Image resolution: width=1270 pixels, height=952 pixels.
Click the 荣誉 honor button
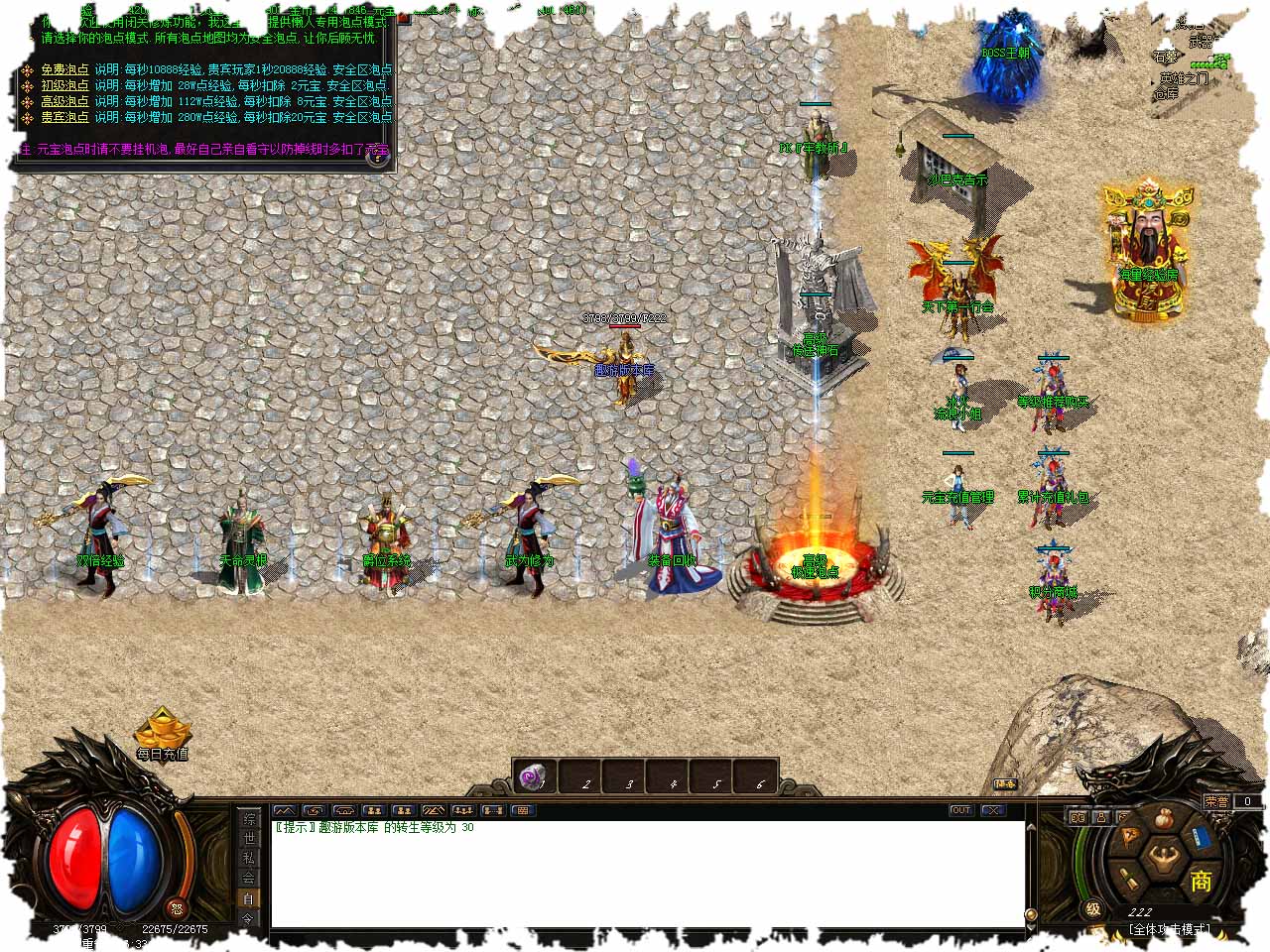click(x=1216, y=801)
